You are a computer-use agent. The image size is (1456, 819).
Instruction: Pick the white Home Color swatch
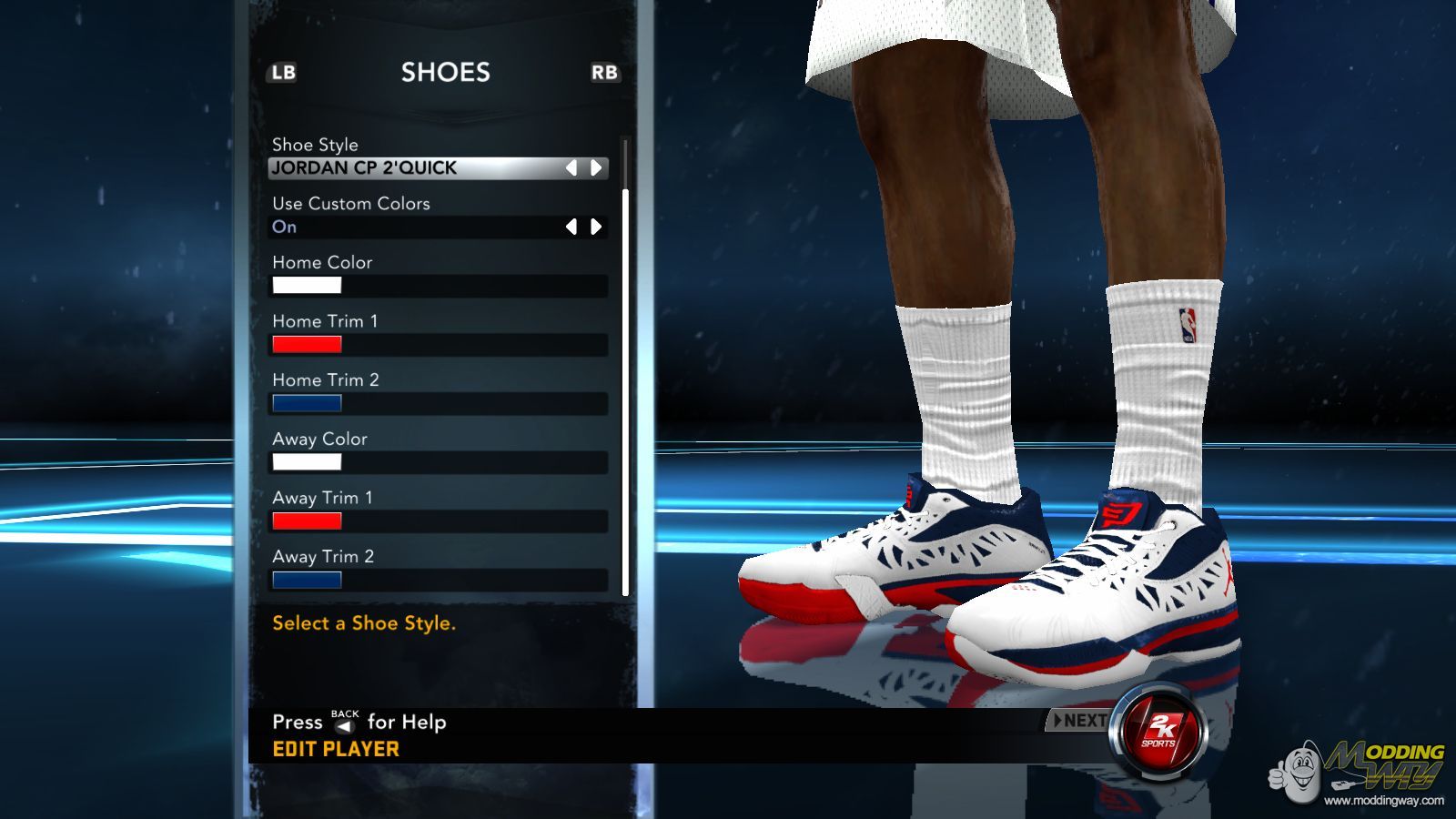(307, 286)
